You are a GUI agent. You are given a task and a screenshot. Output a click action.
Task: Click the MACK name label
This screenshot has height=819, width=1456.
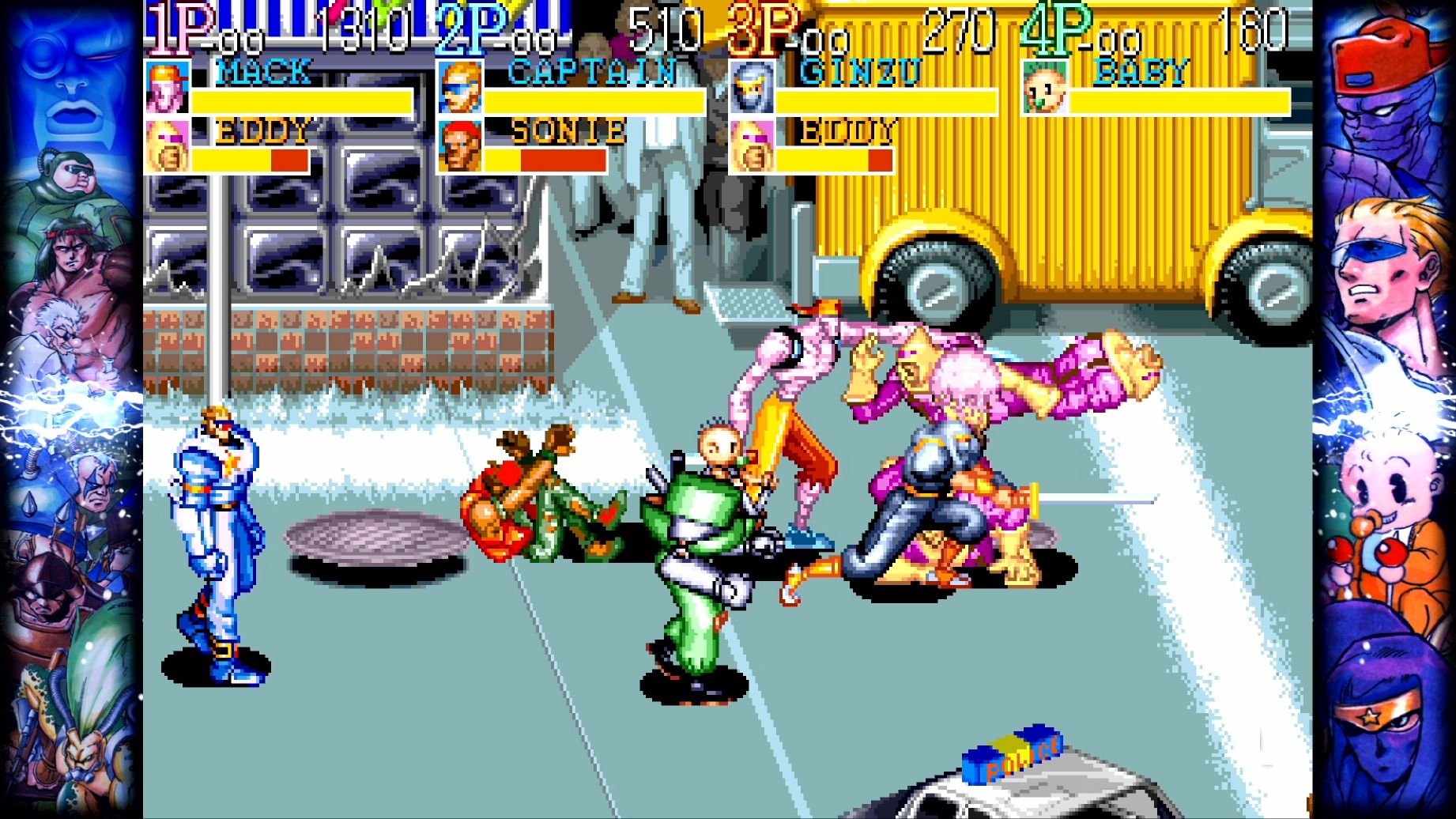[x=261, y=73]
